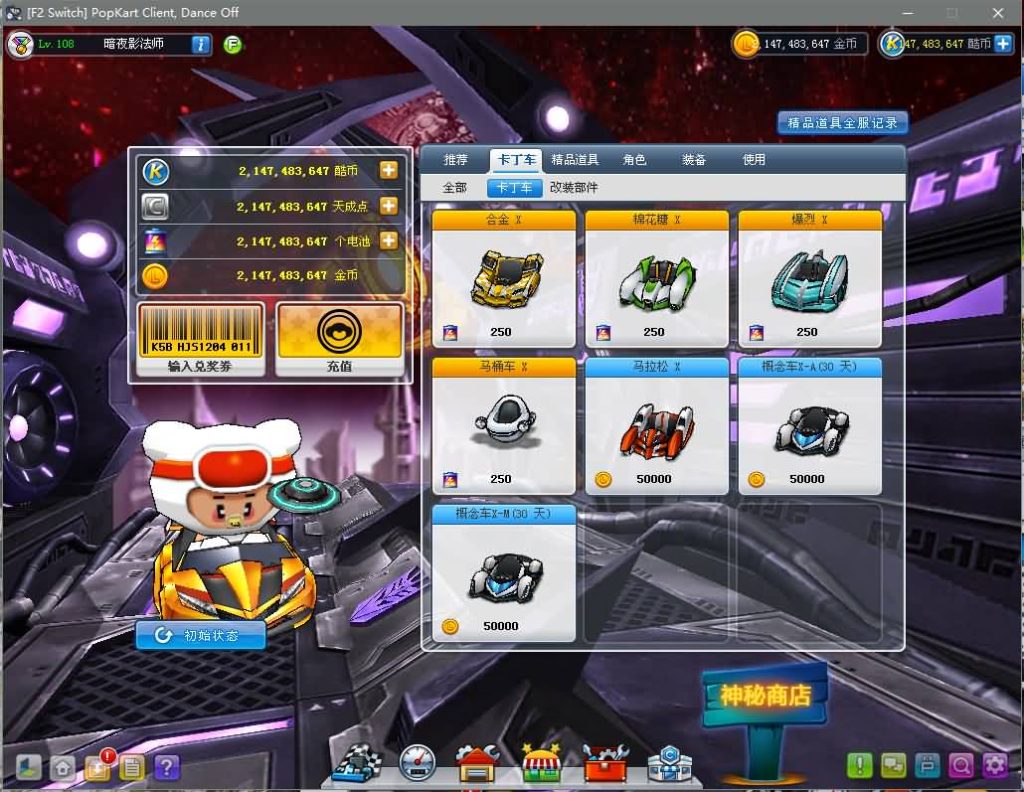Image resolution: width=1024 pixels, height=792 pixels.
Task: Open the 充值 recharge button
Action: tap(339, 340)
